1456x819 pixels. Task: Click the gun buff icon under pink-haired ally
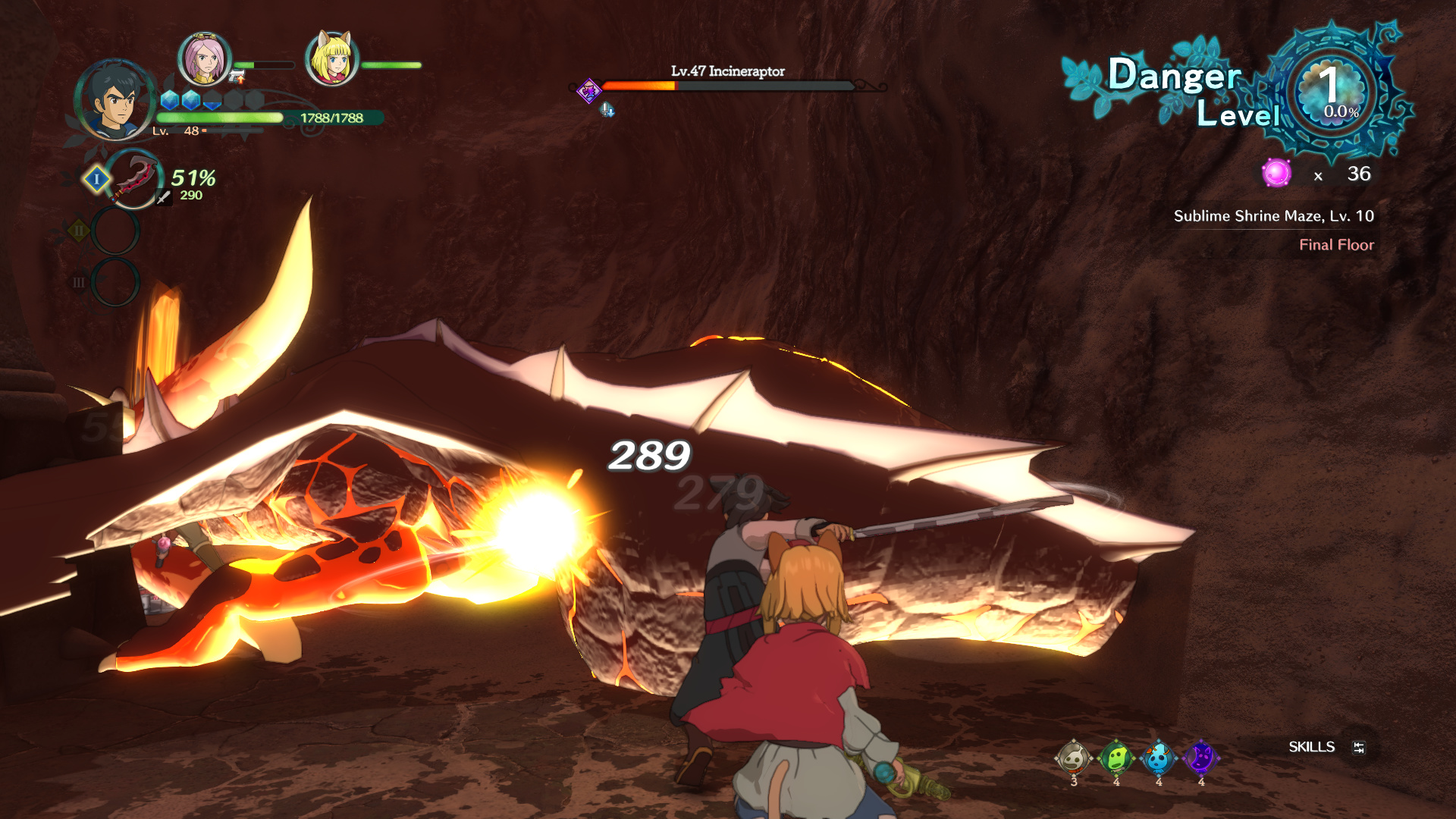click(x=237, y=76)
